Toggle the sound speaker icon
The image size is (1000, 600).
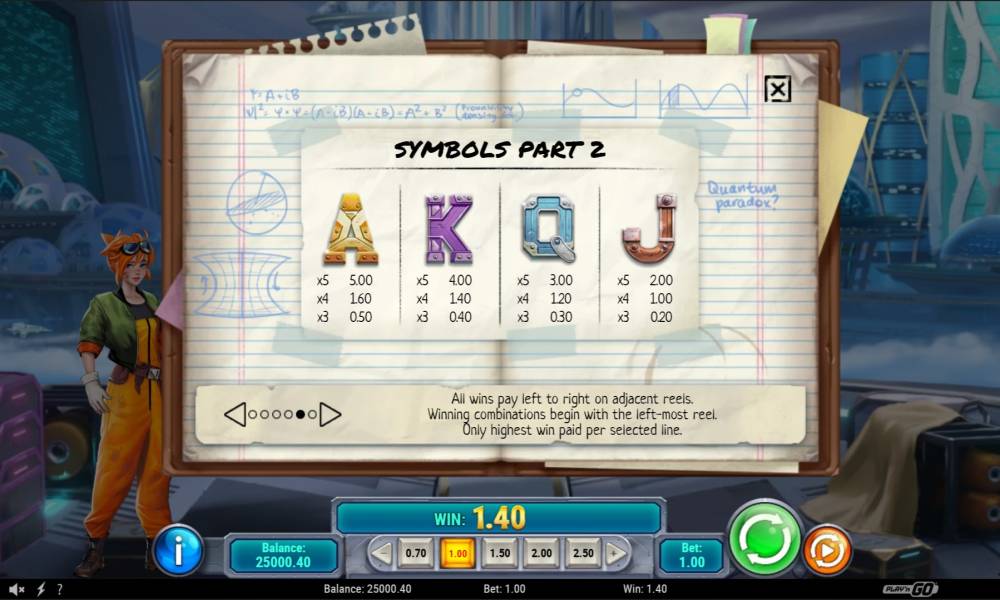point(17,590)
